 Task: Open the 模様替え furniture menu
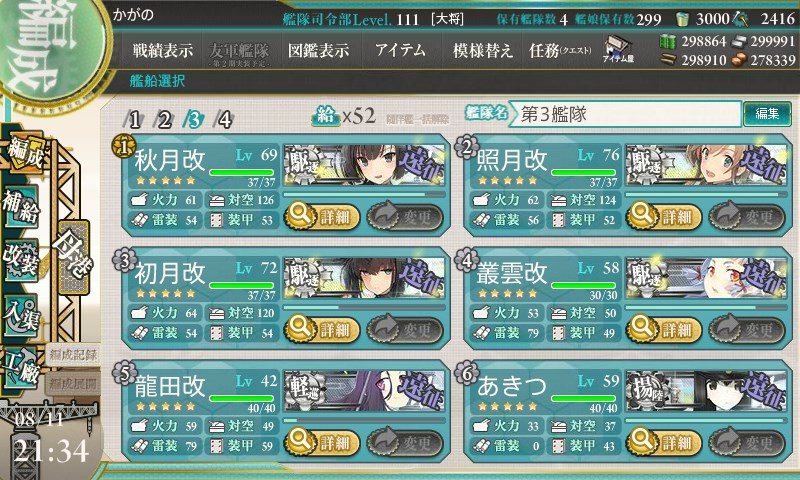point(482,50)
